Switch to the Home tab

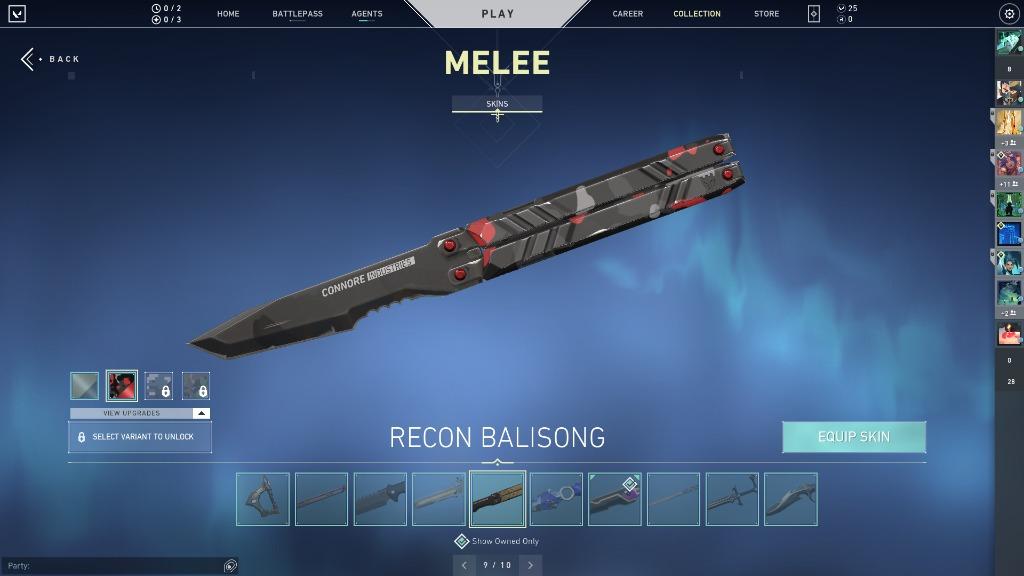[228, 14]
